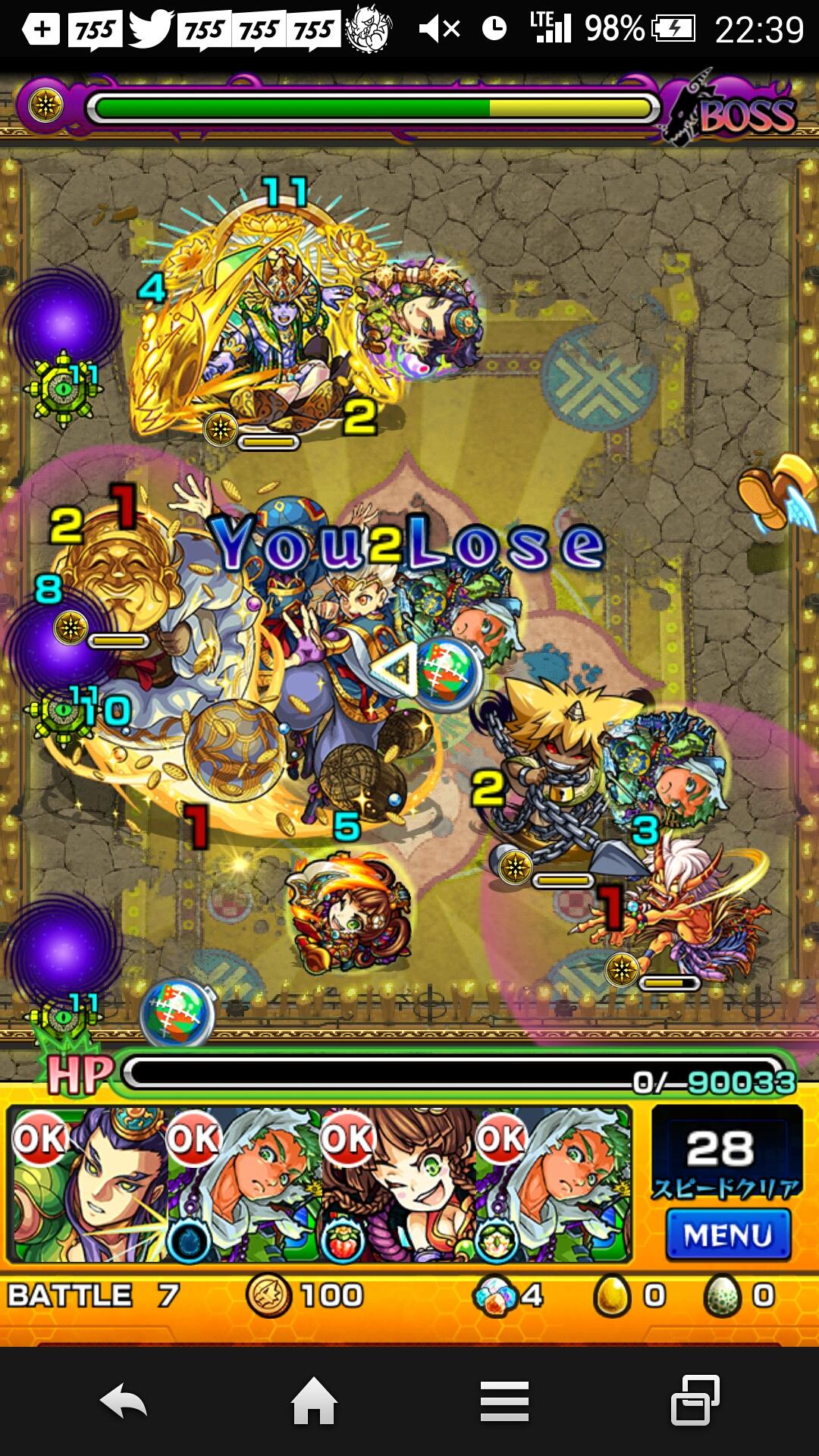Select the brown-haired winking girl portrait
Screen dimensions: 819x1456
click(x=397, y=1185)
